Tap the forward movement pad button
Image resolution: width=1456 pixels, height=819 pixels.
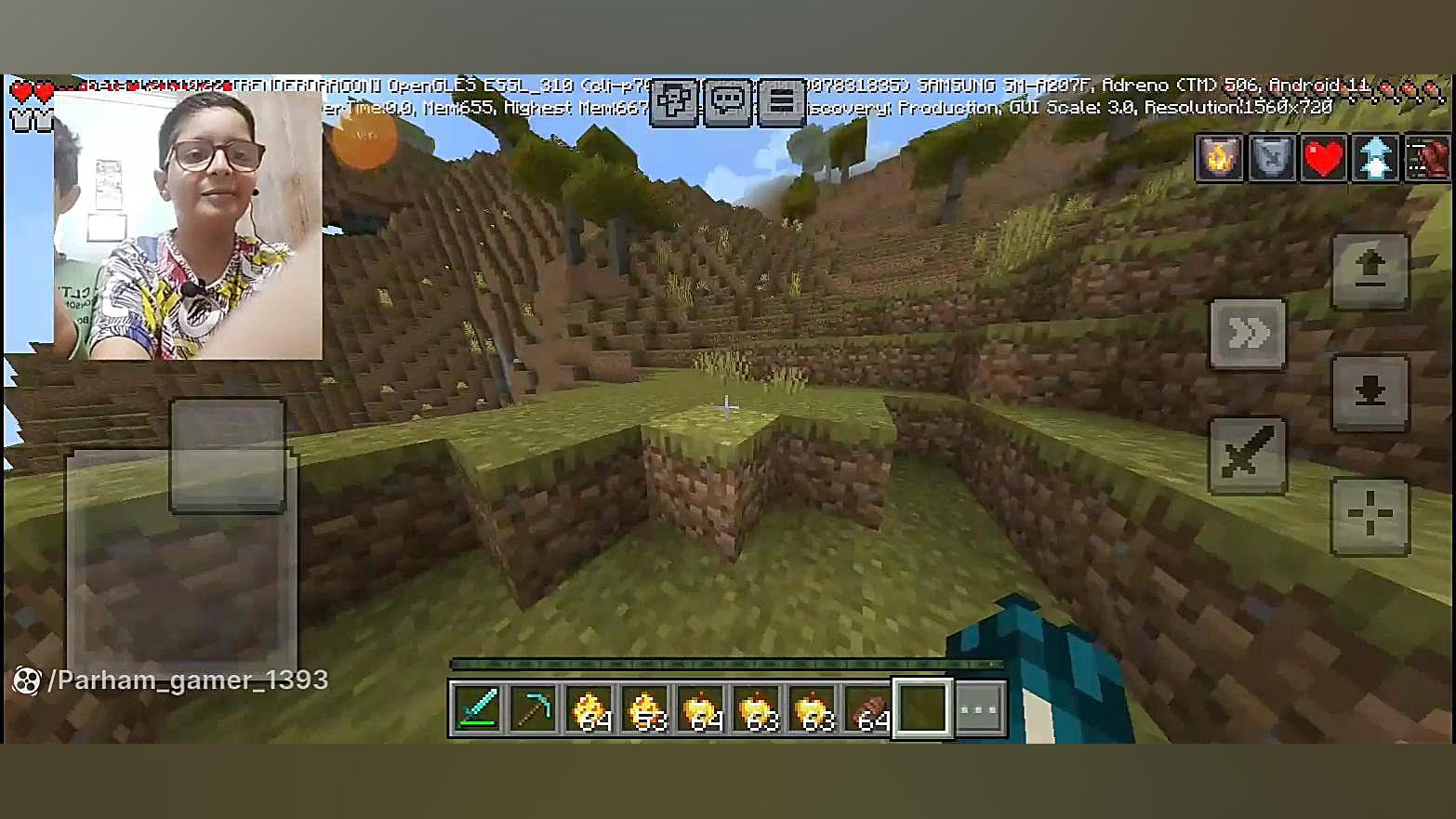228,456
